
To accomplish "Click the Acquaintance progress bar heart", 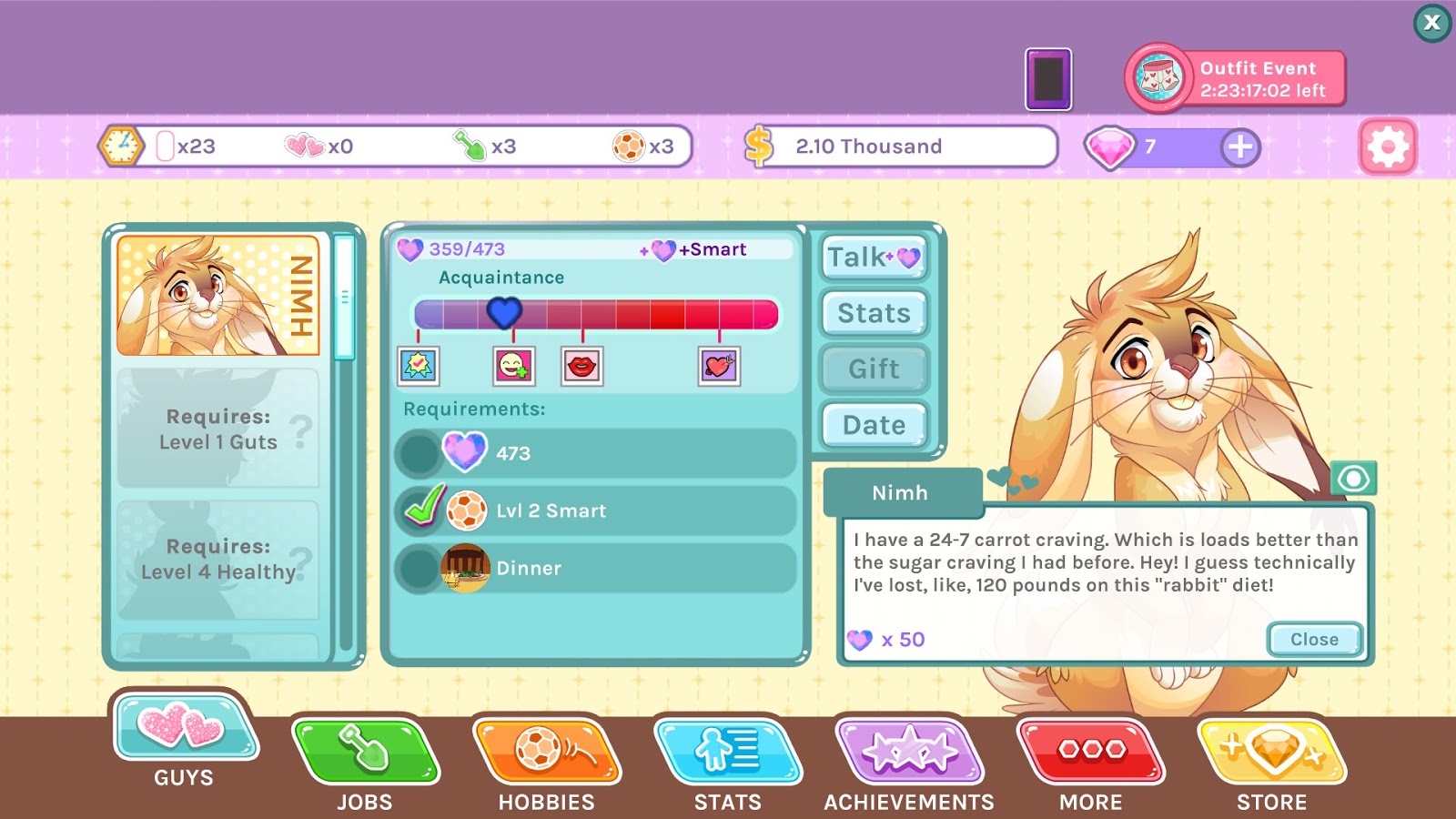I will [503, 313].
